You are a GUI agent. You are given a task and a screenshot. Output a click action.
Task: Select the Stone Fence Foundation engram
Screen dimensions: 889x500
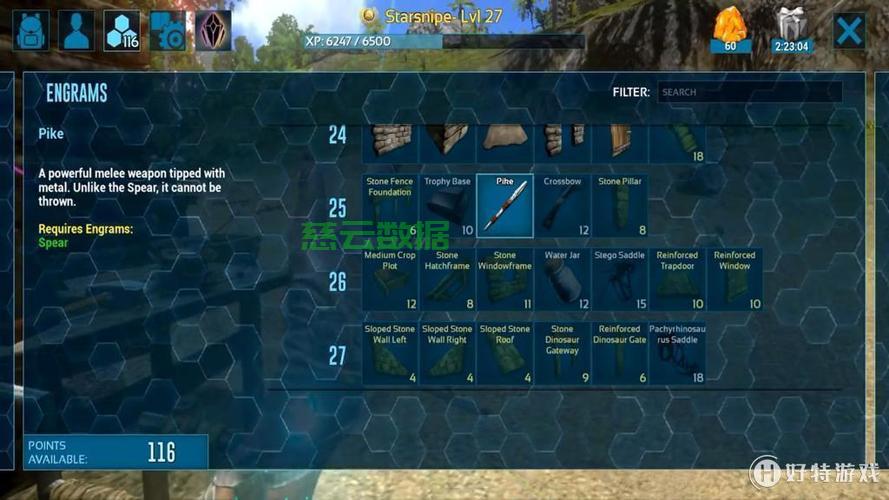point(390,206)
